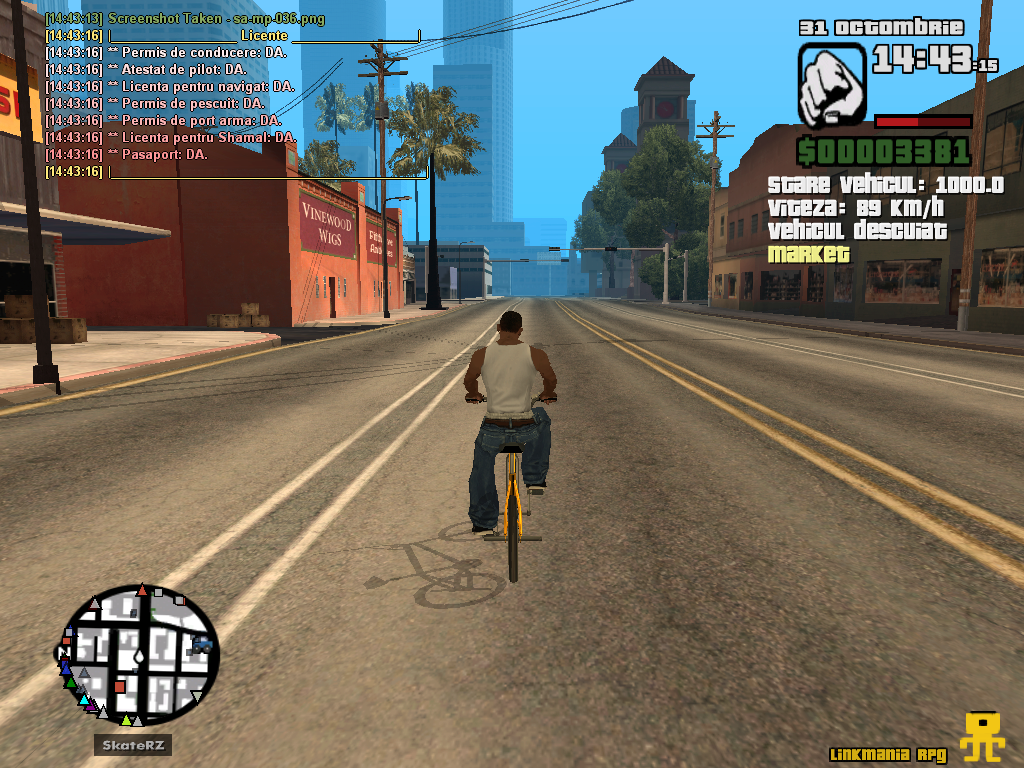Select the blue car marker on minimap
This screenshot has height=768, width=1024.
click(202, 644)
